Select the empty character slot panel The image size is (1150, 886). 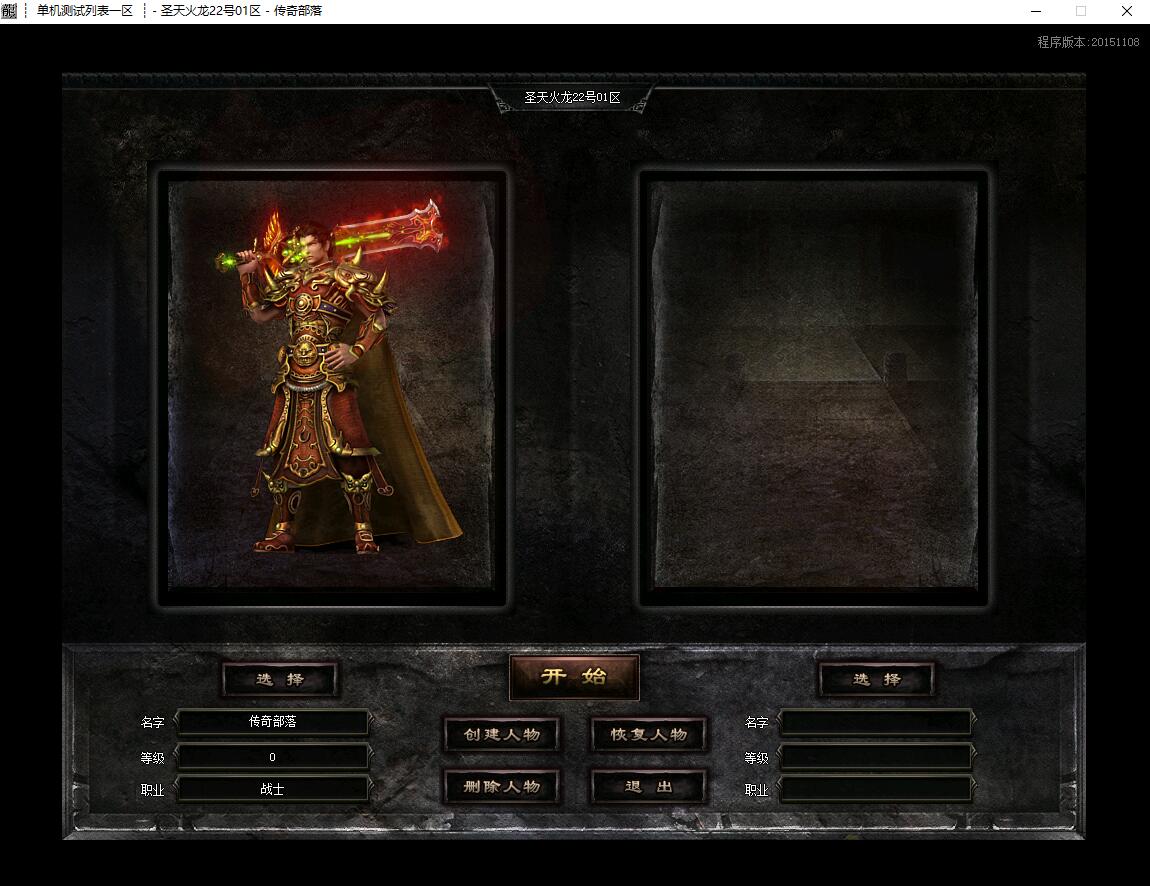813,387
